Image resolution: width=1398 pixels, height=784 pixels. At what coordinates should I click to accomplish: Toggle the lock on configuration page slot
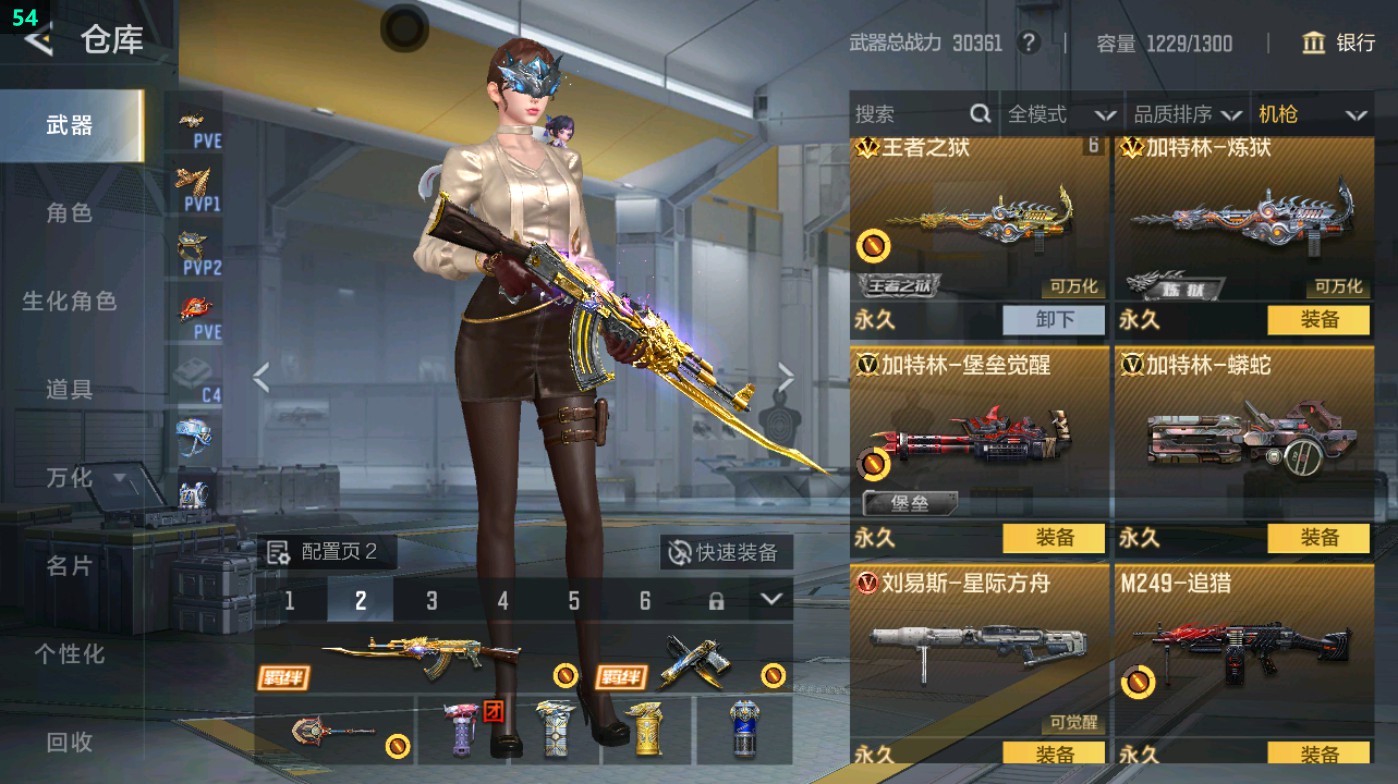tap(717, 602)
